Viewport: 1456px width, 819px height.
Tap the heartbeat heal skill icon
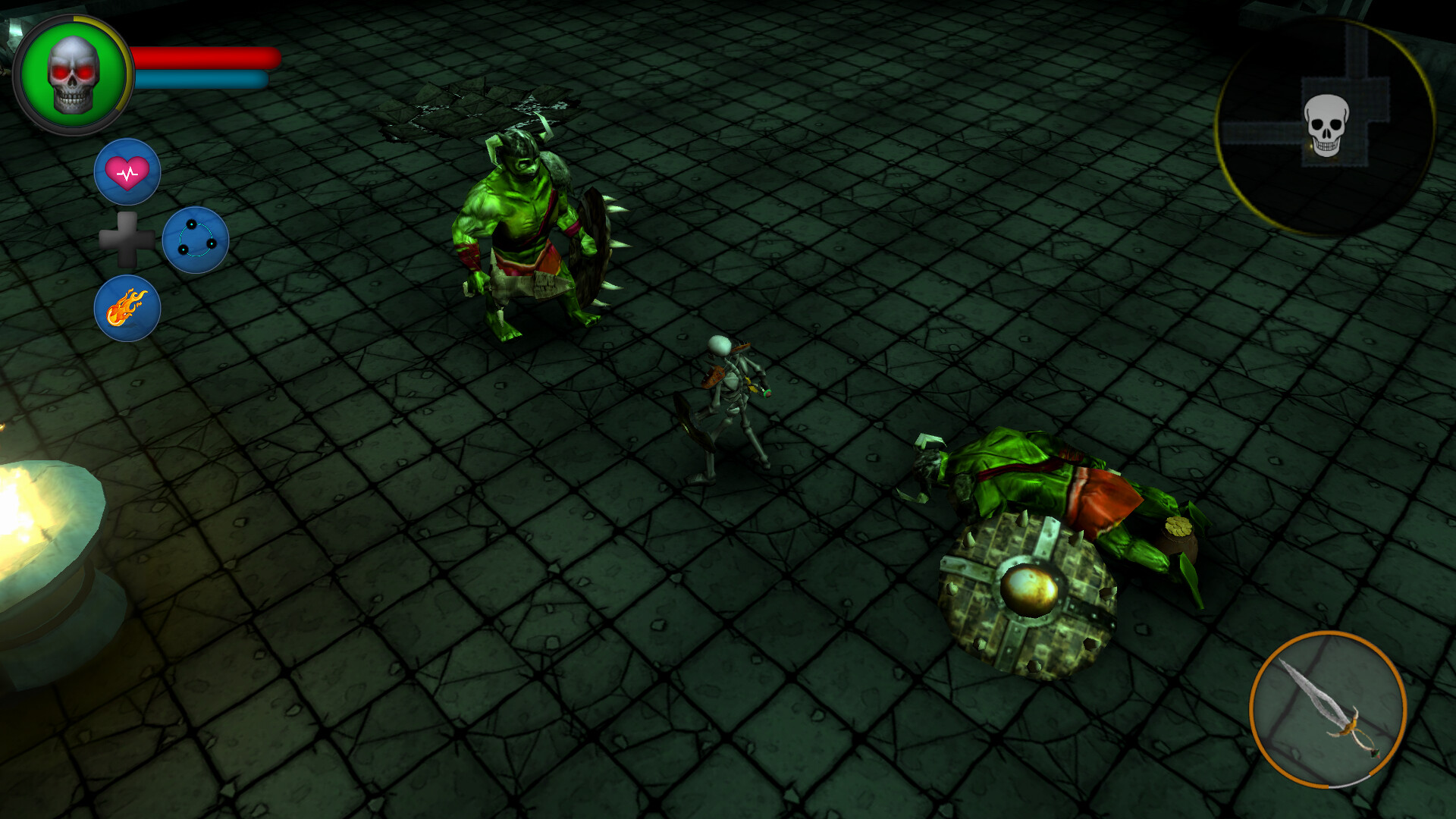[127, 171]
